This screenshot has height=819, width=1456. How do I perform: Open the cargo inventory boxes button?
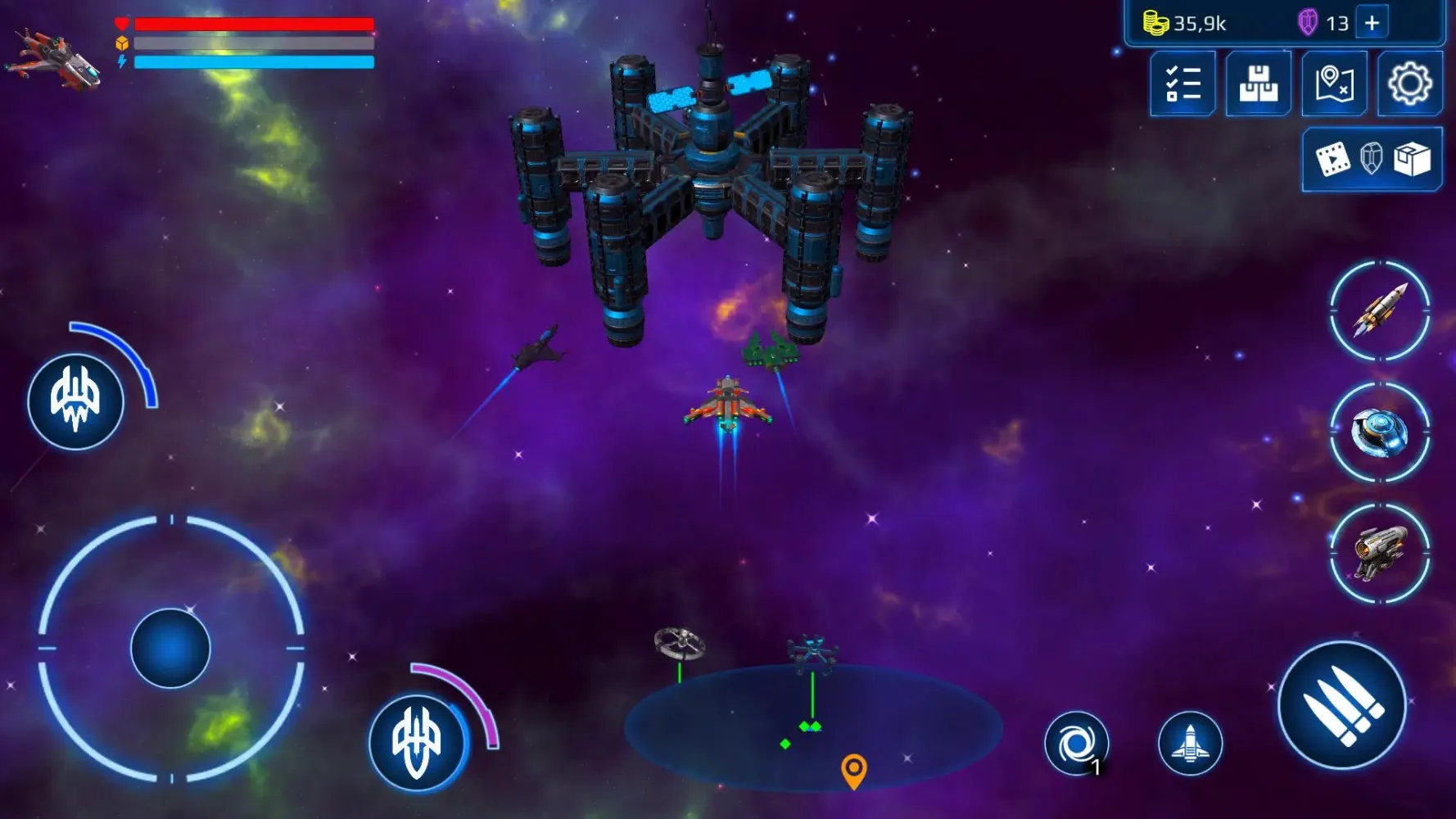(x=1258, y=84)
